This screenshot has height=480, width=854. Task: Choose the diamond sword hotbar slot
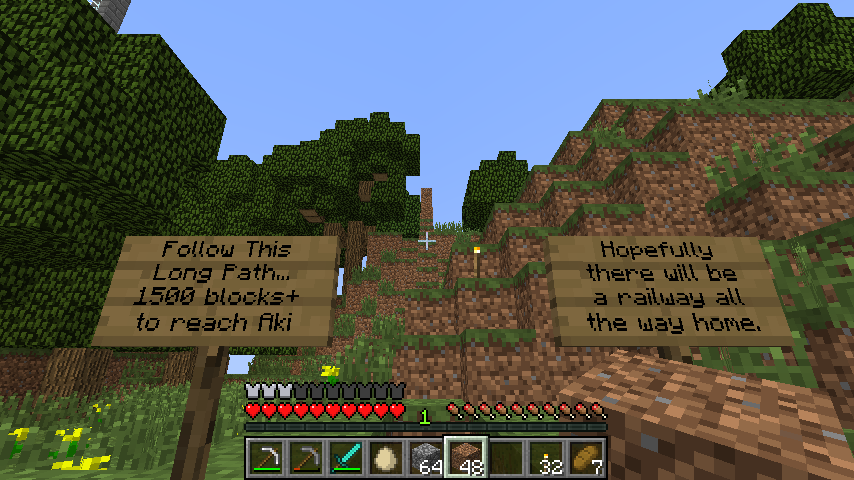coord(346,458)
